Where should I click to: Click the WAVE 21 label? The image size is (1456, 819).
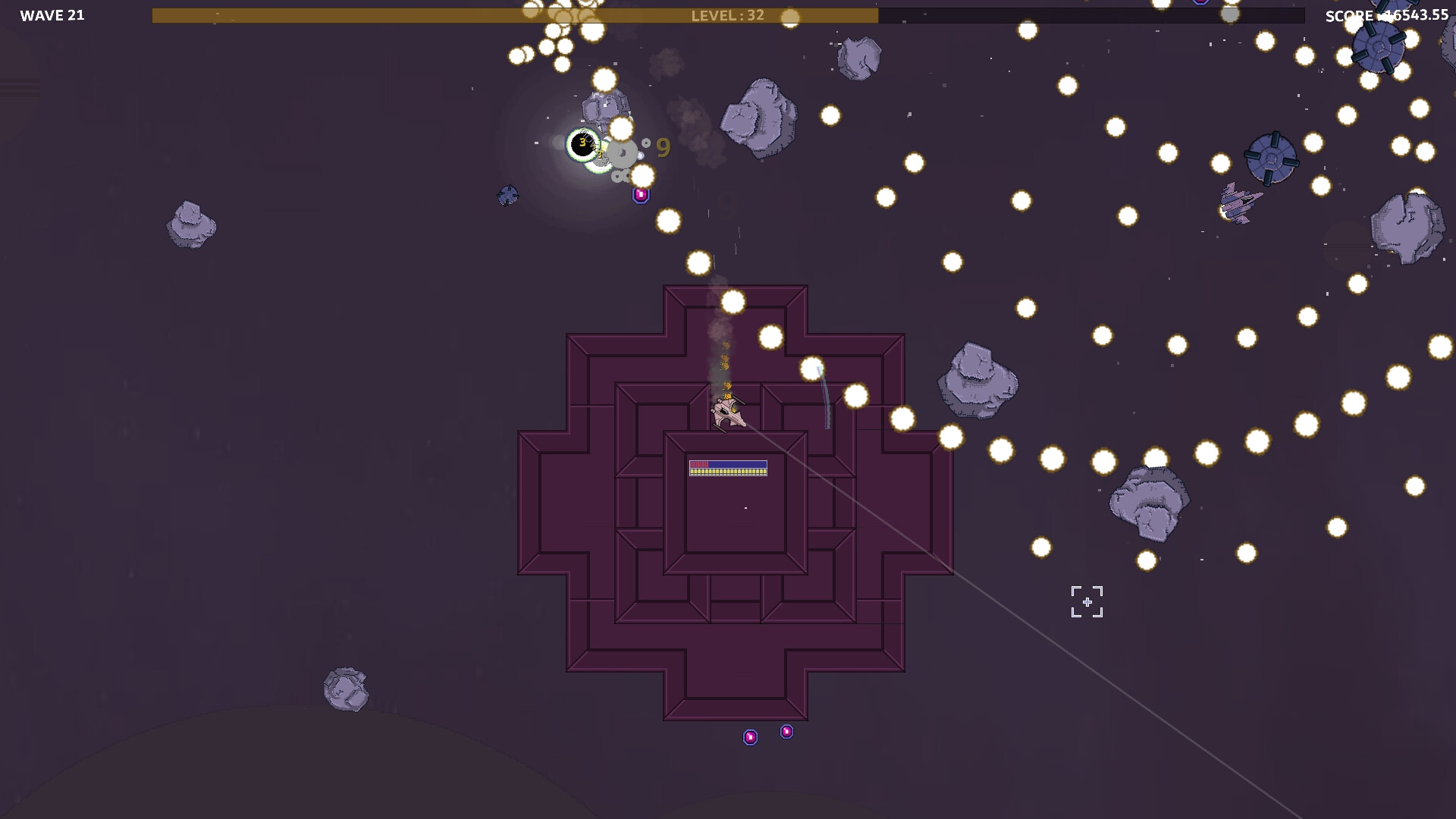coord(53,14)
